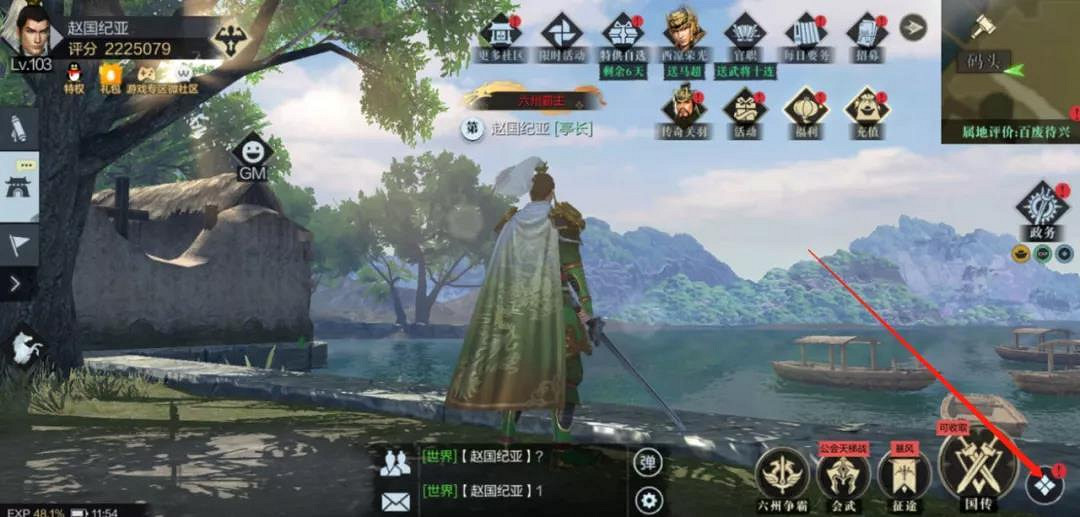Open the 特供自选 gift icon
This screenshot has height=517, width=1080.
pyautogui.click(x=622, y=32)
